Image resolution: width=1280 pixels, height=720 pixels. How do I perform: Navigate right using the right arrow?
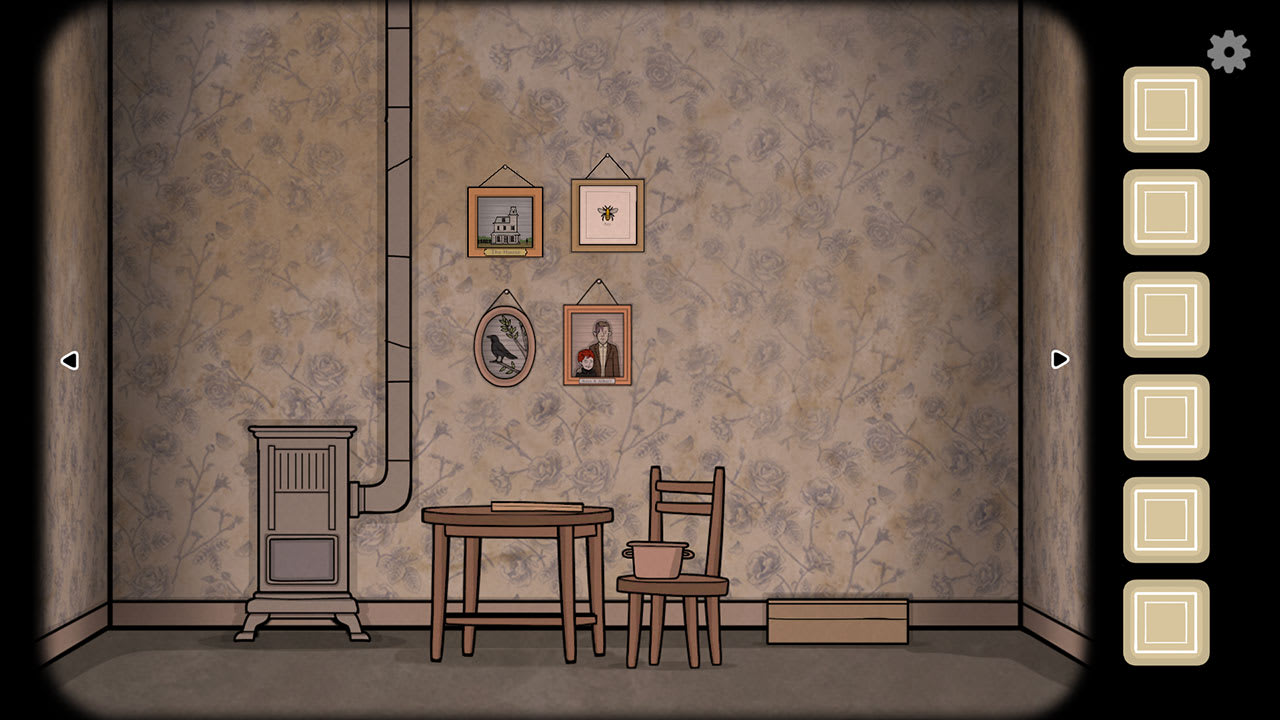(1058, 361)
